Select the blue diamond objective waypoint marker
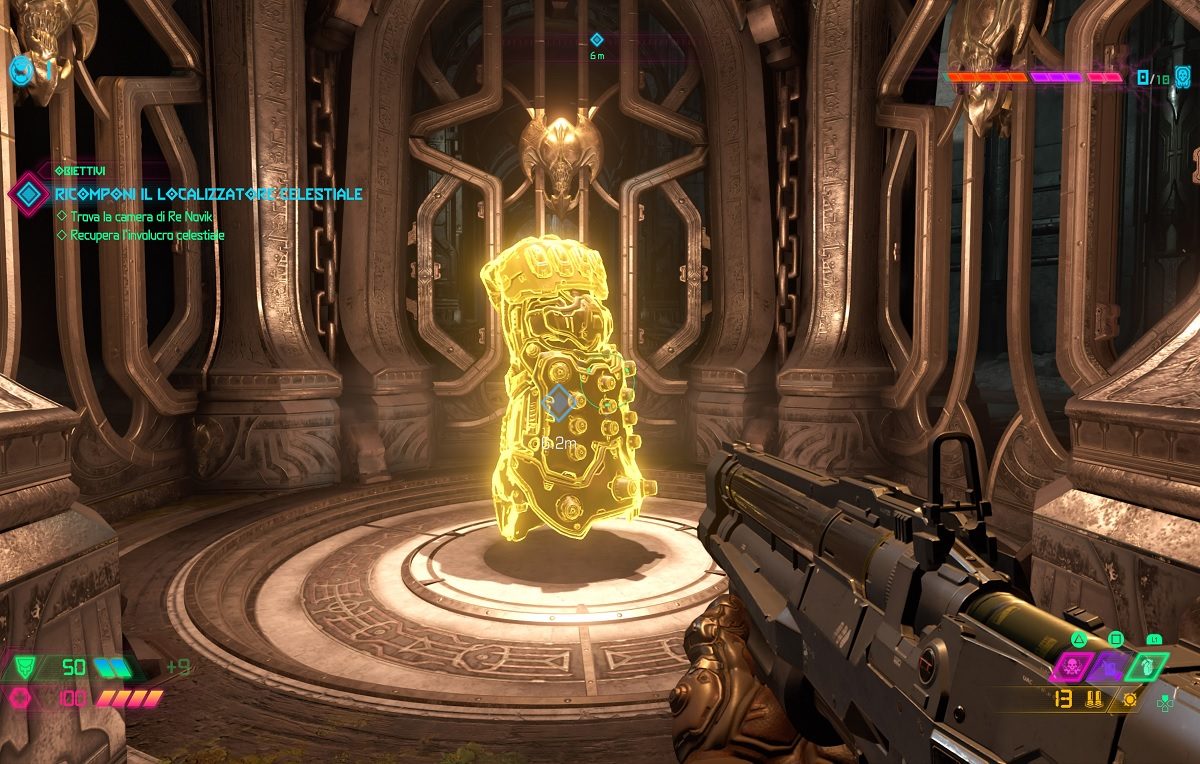Screen dimensions: 1200x764 (x=561, y=402)
